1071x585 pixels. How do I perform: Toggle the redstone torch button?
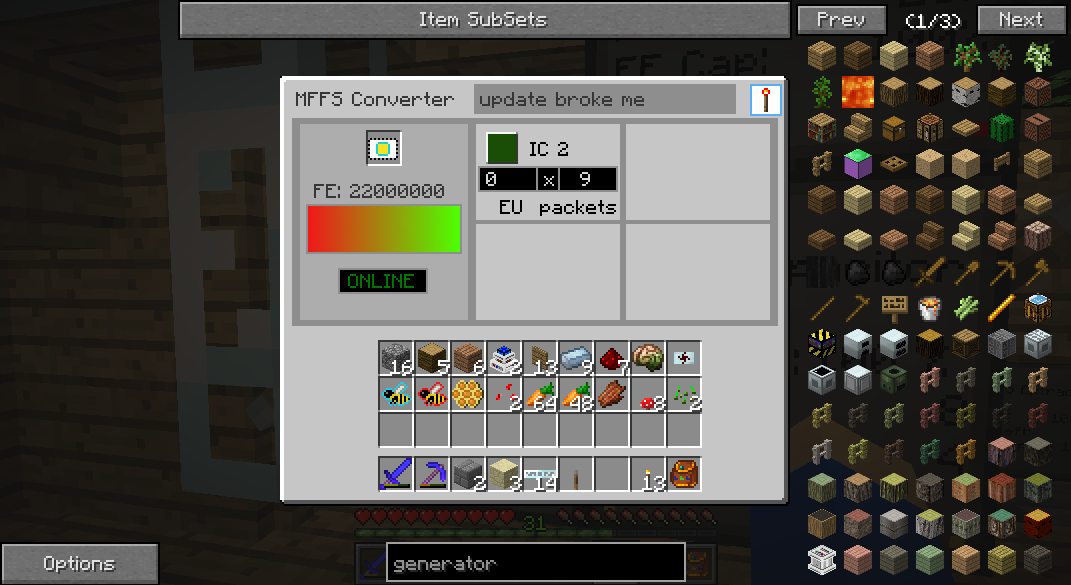coord(765,100)
